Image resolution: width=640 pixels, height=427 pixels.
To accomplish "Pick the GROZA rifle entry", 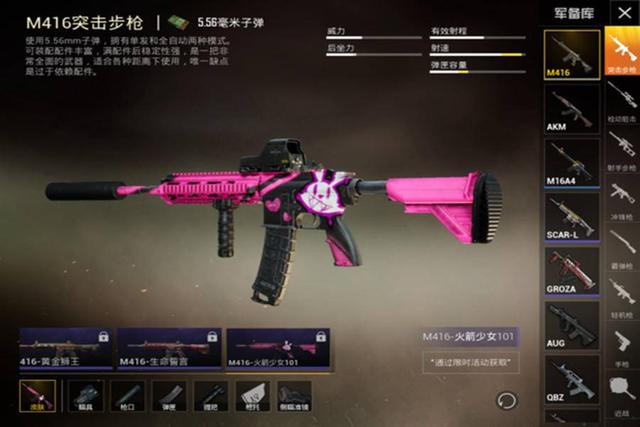I will [x=571, y=271].
